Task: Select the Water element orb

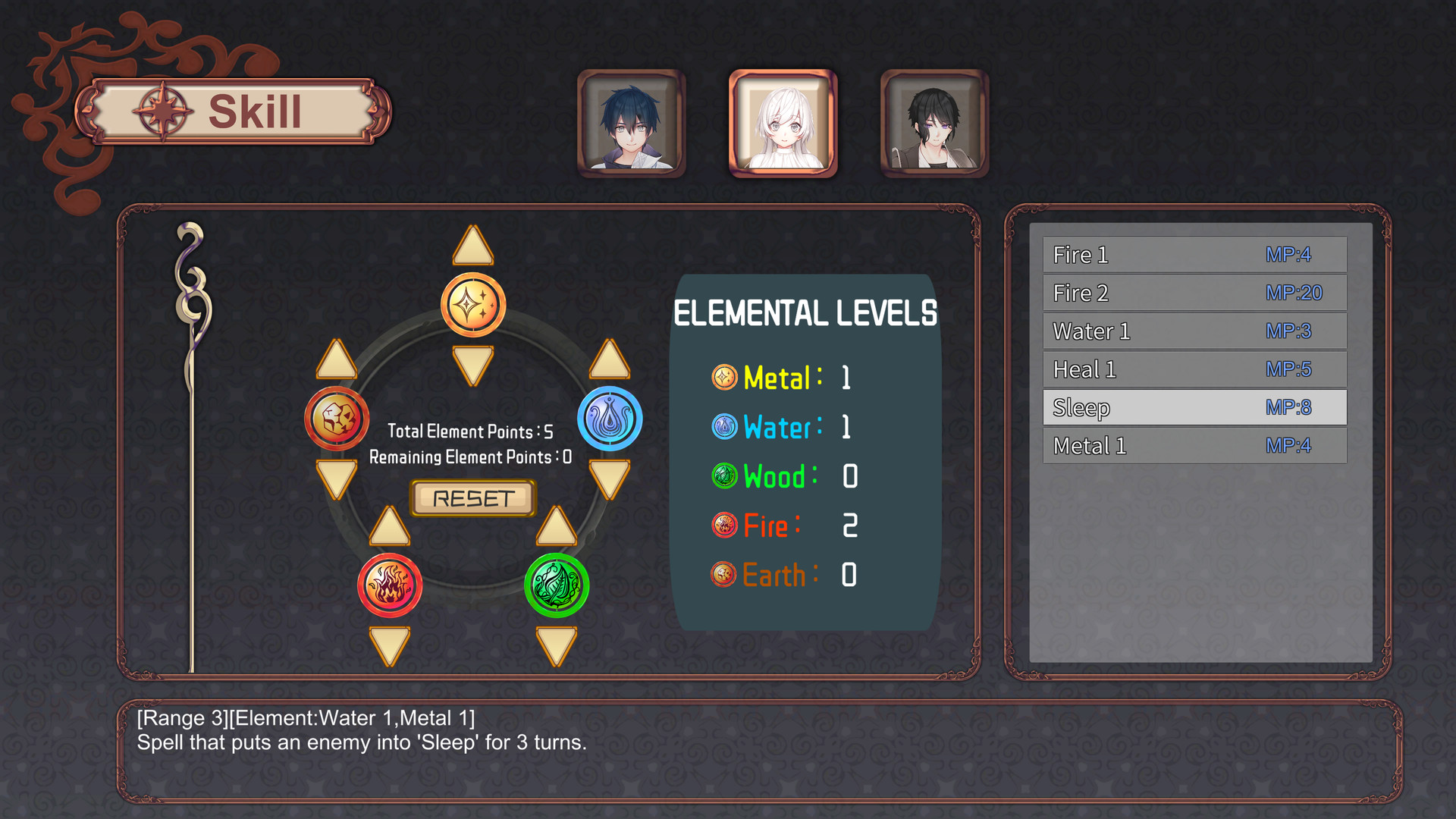Action: pos(610,417)
